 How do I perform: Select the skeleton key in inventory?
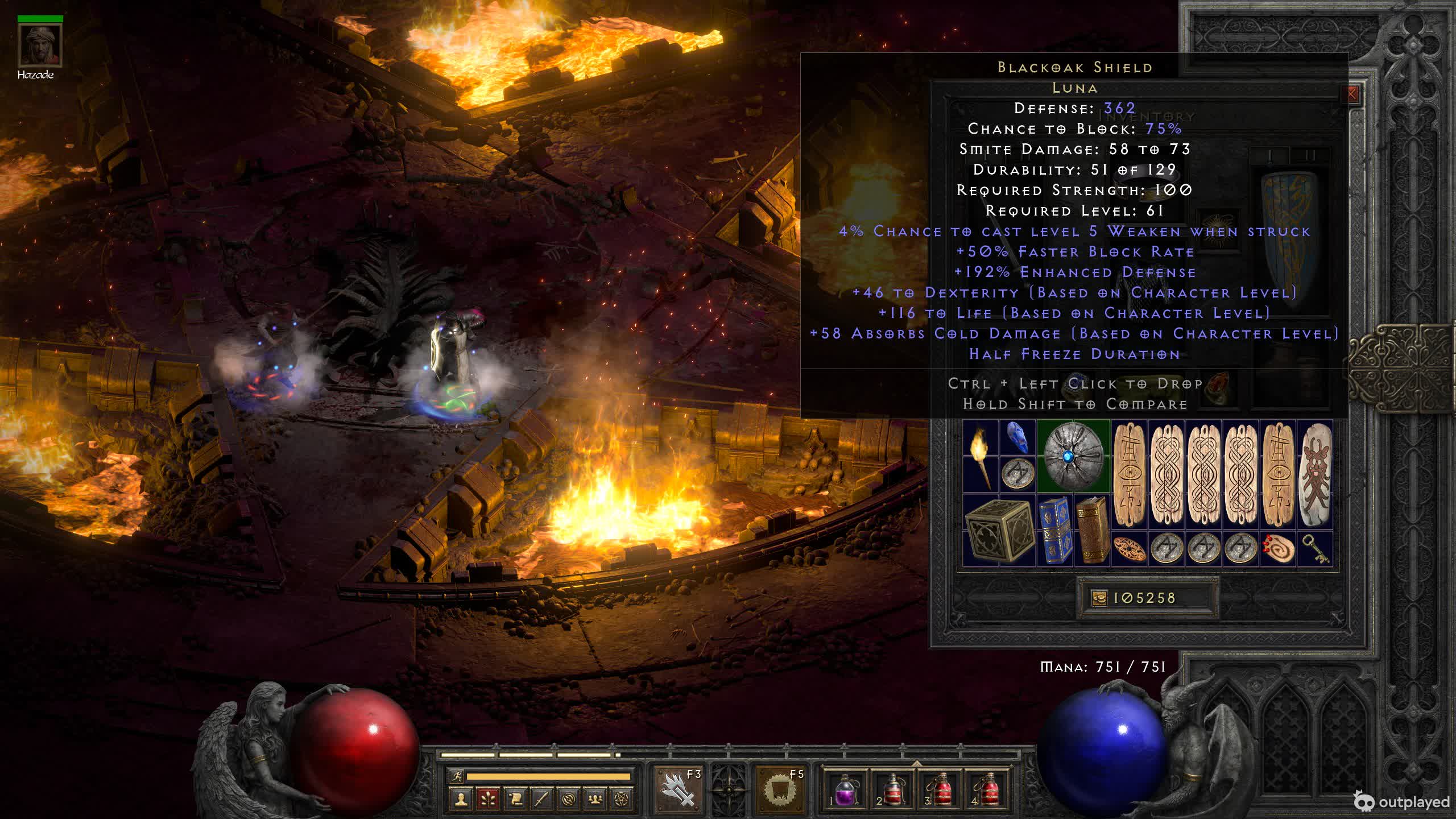tap(1314, 549)
